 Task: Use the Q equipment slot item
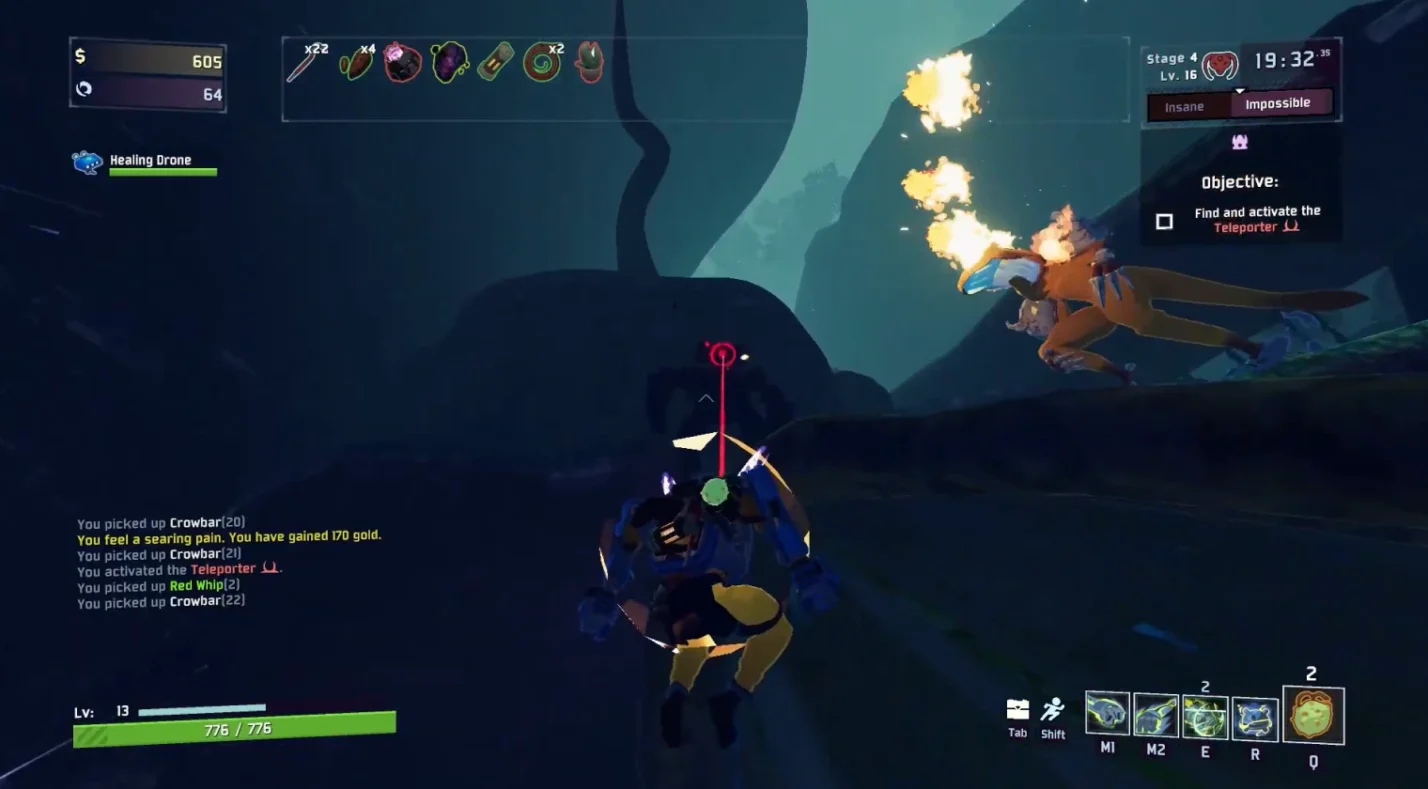[x=1312, y=715]
